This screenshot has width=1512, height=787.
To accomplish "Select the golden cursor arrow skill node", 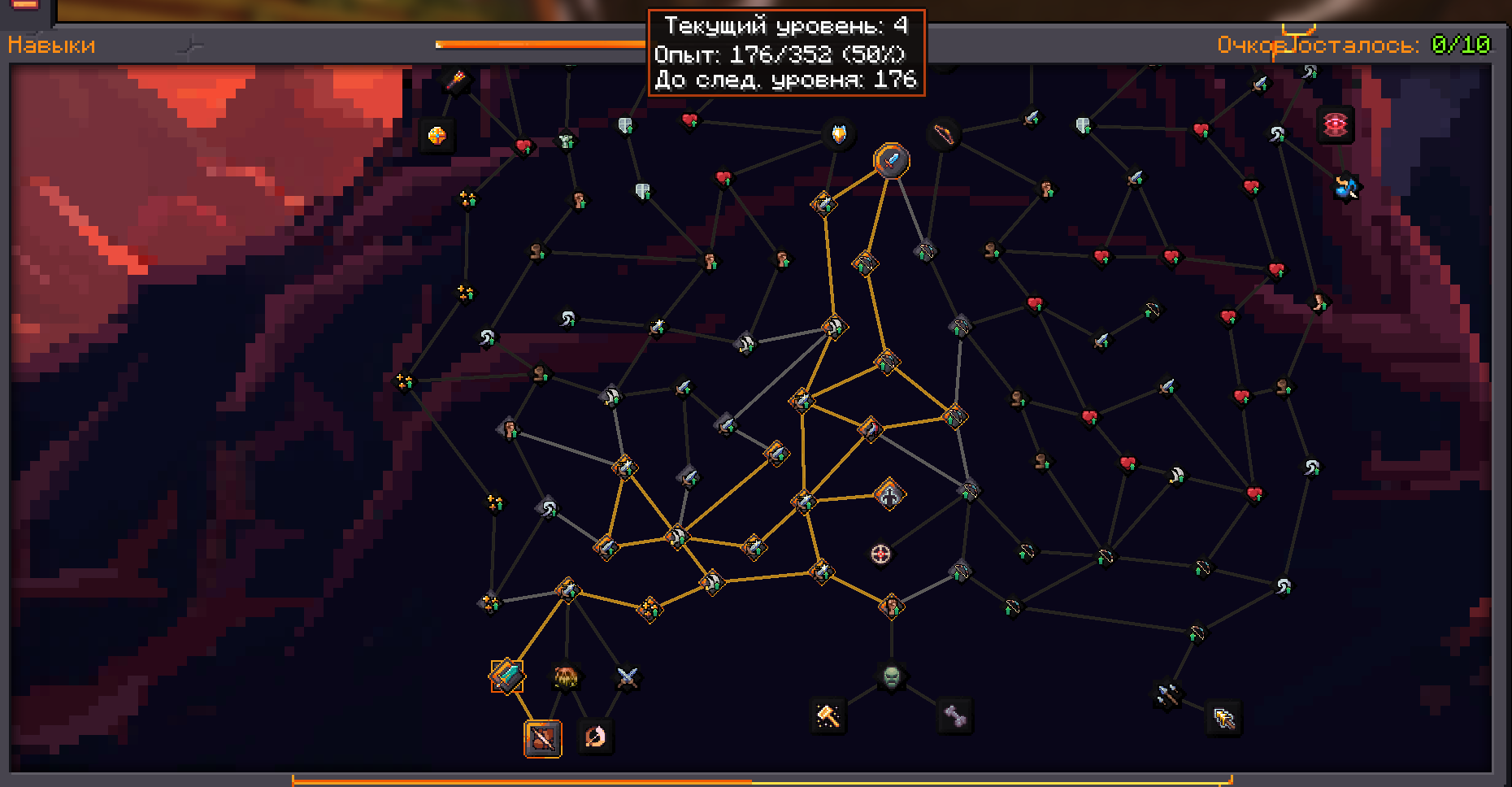I will pos(1223,718).
